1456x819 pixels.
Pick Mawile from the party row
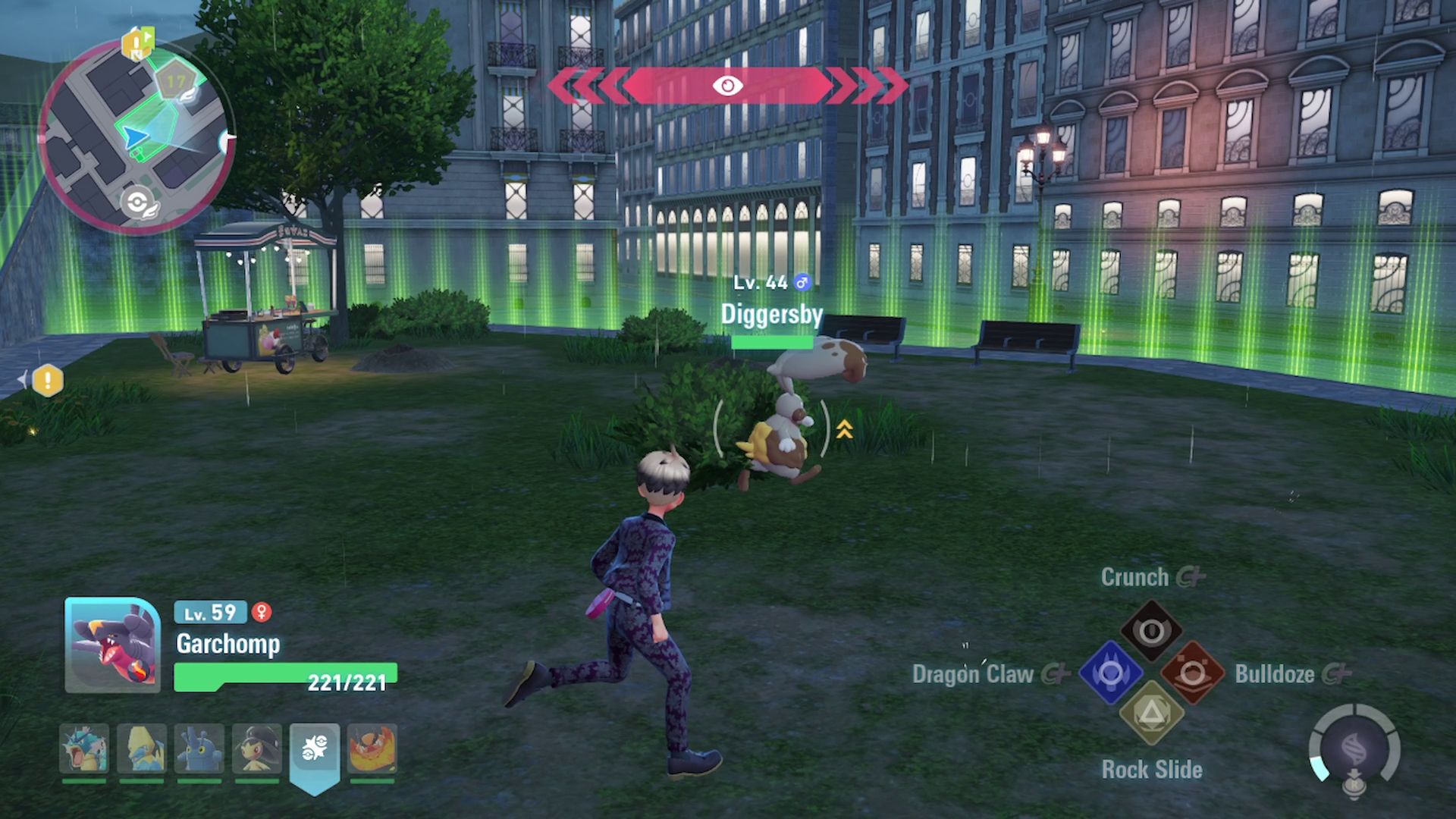(x=257, y=749)
